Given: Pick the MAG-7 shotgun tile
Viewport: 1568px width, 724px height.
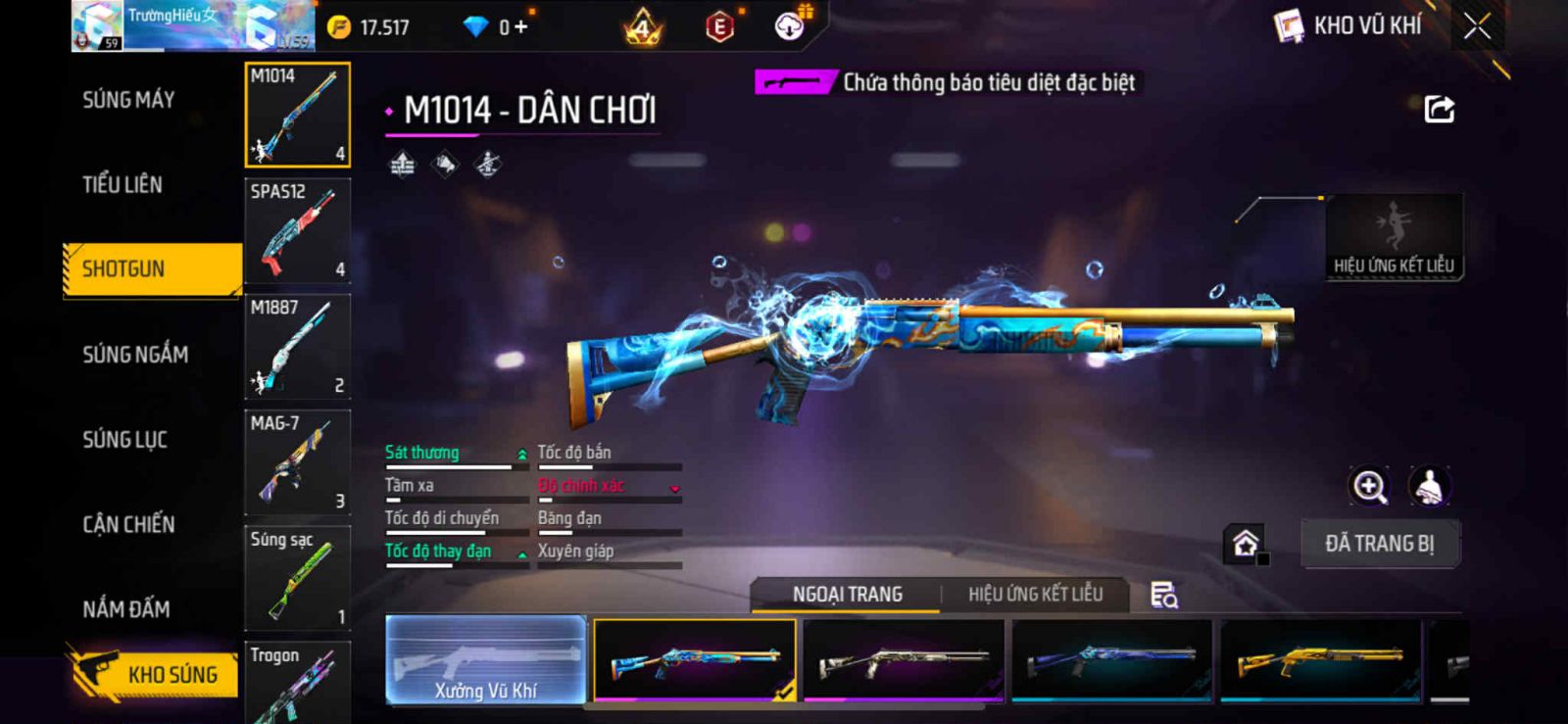Looking at the screenshot, I should pos(297,461).
